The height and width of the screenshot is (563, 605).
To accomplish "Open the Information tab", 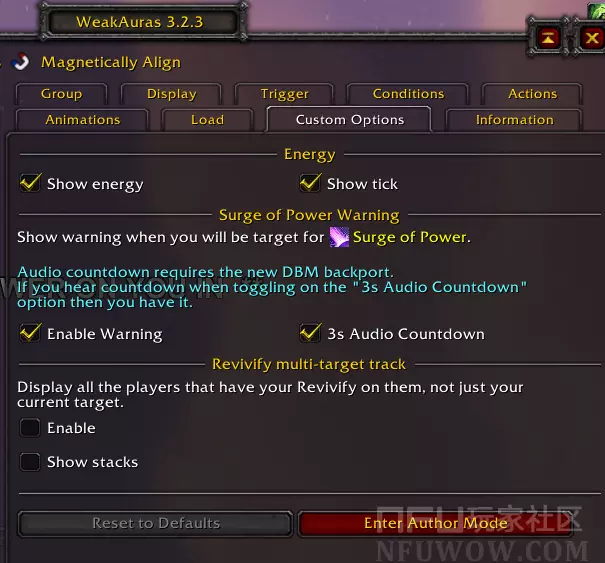I will point(514,120).
